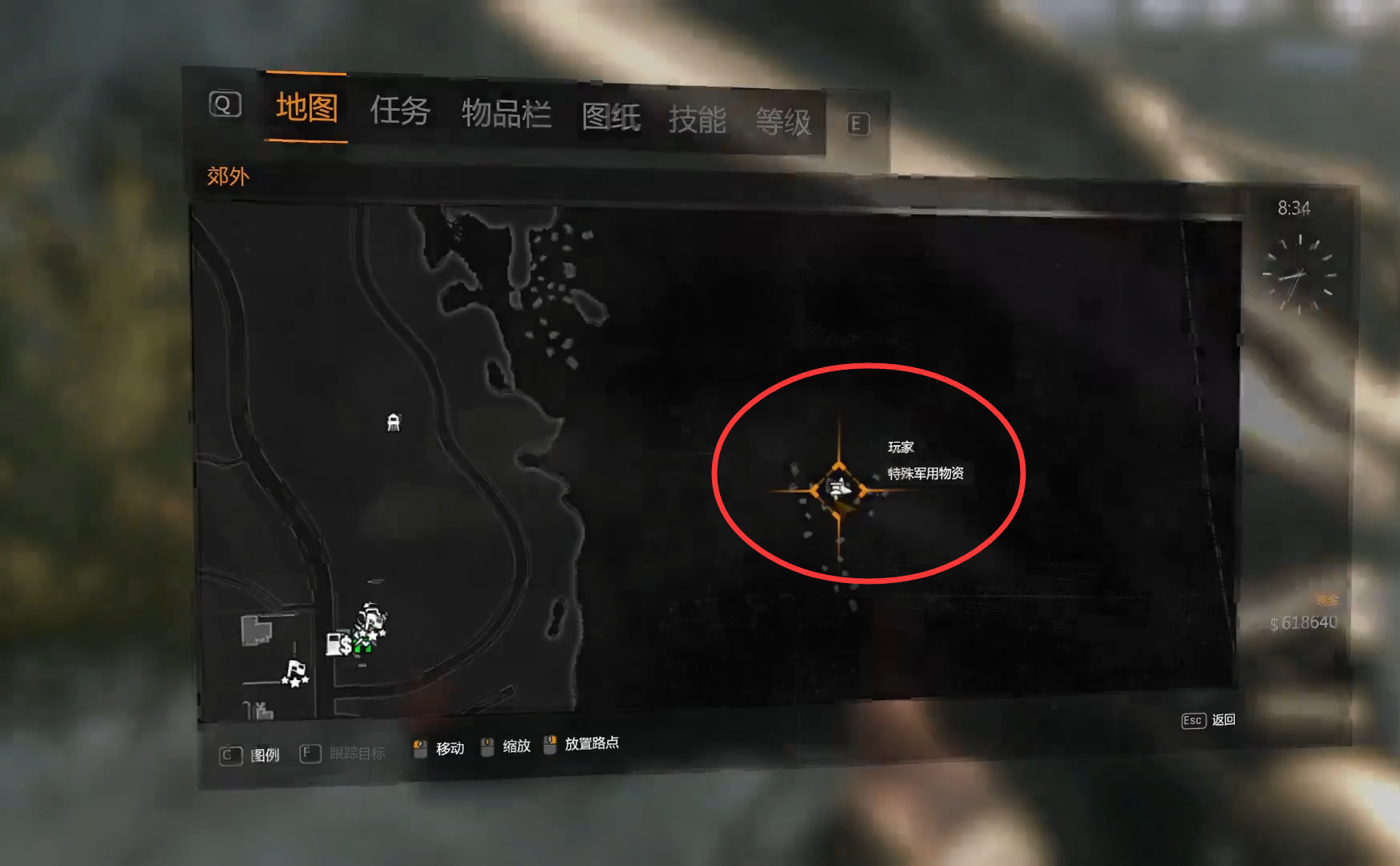Screen dimensions: 1400x866
Task: Open the 物品栏 (Inventory) tab
Action: pos(506,114)
